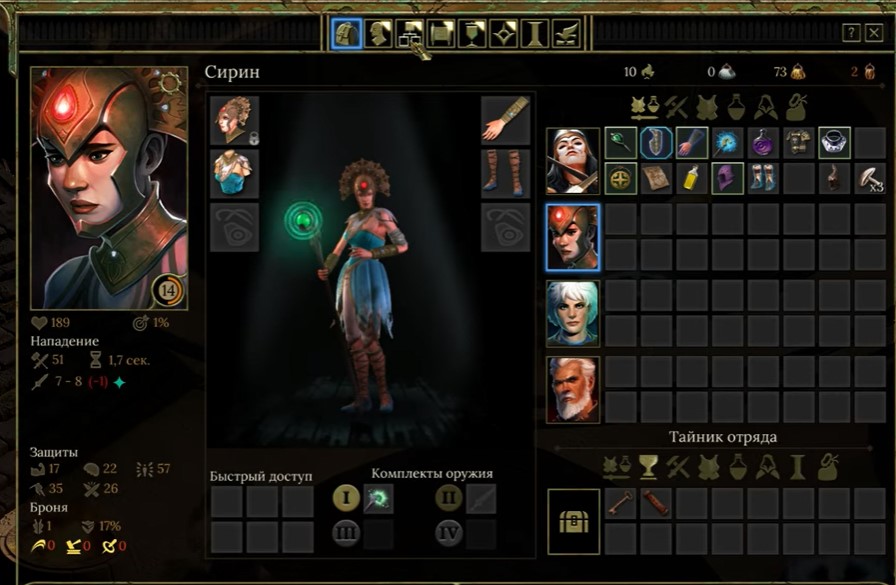Click the equipped helmet head slot
The image size is (896, 585).
pos(235,121)
